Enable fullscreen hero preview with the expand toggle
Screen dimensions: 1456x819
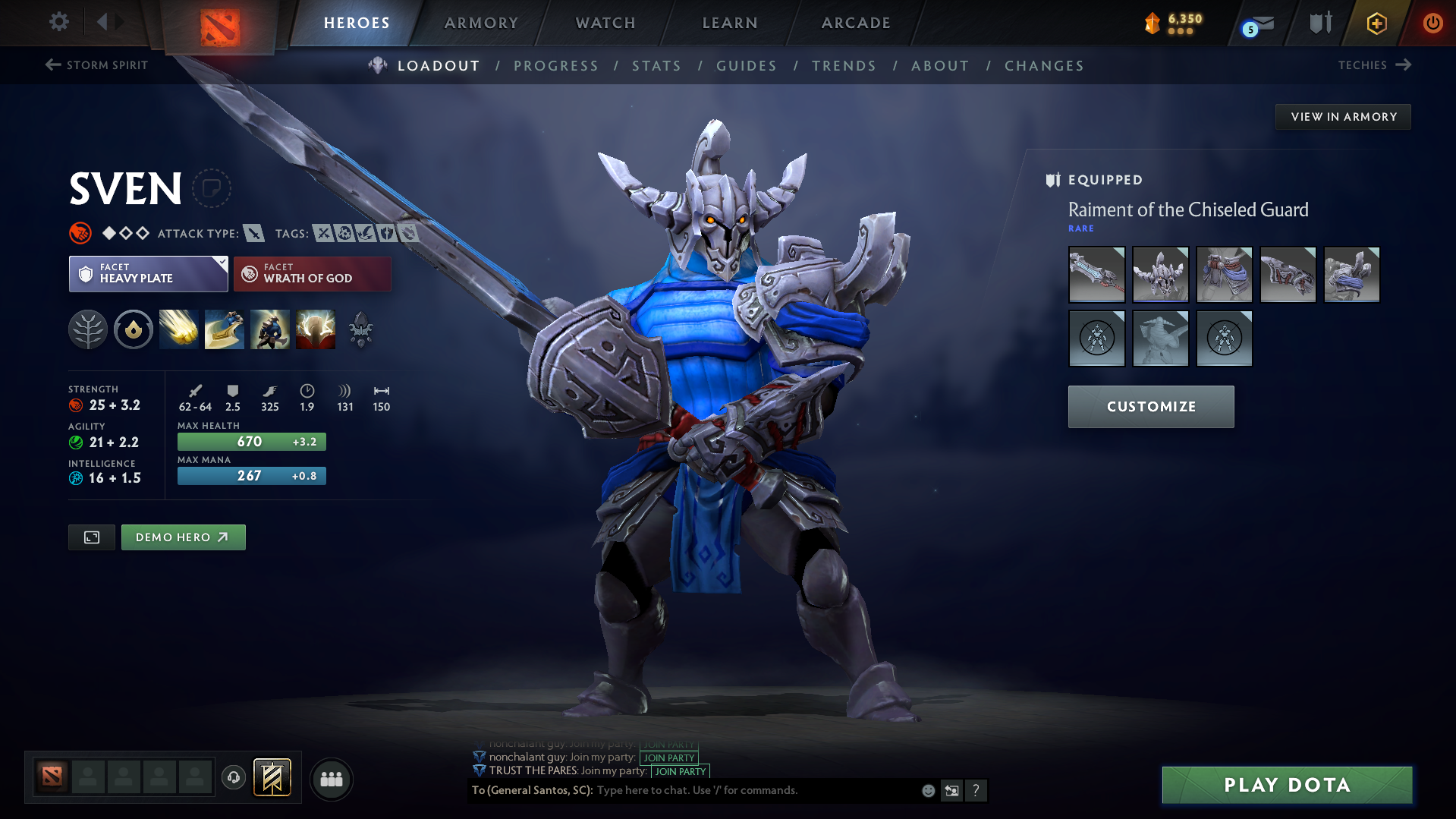[x=91, y=537]
